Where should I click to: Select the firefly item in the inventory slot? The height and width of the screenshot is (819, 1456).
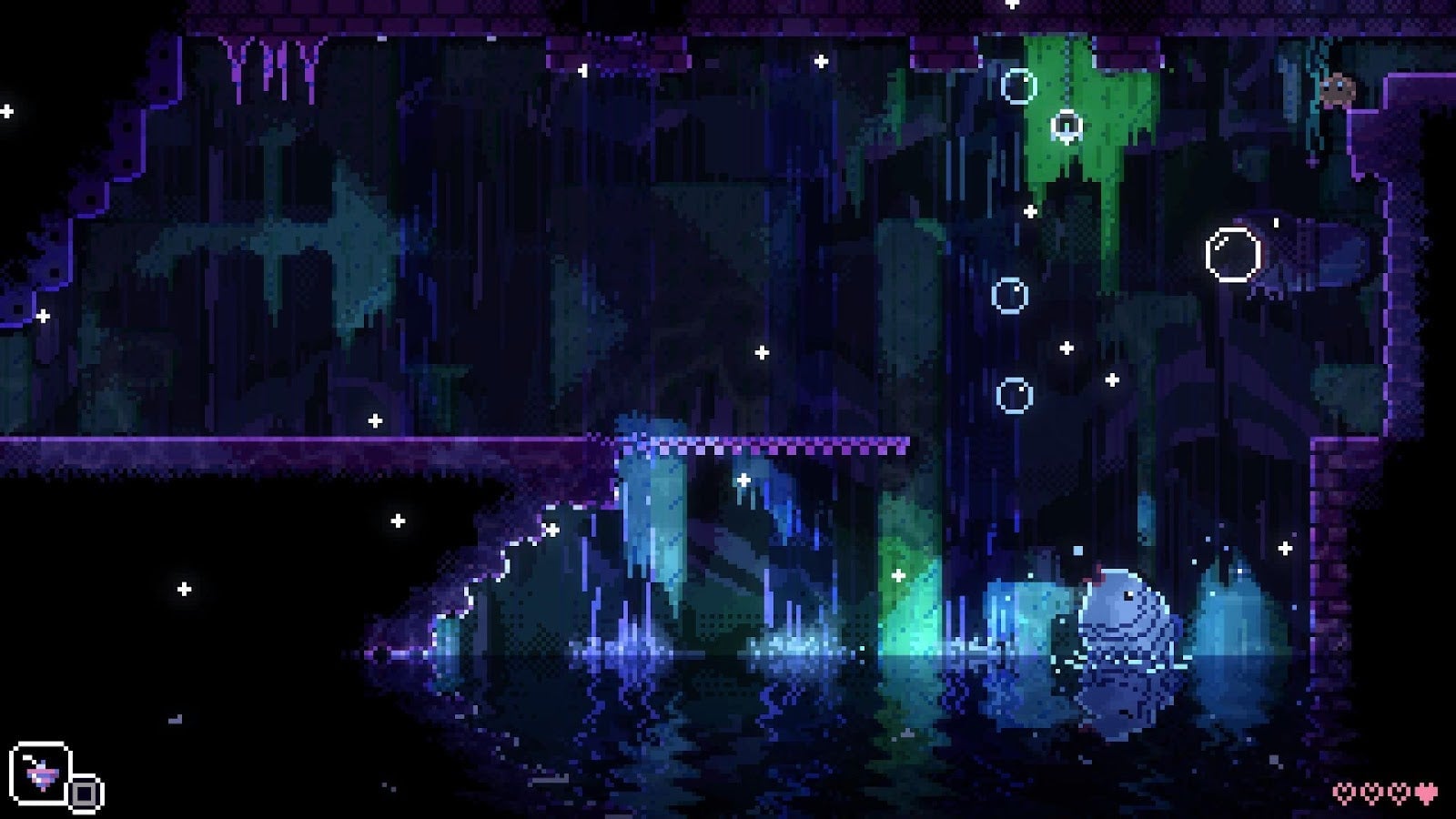click(x=41, y=773)
